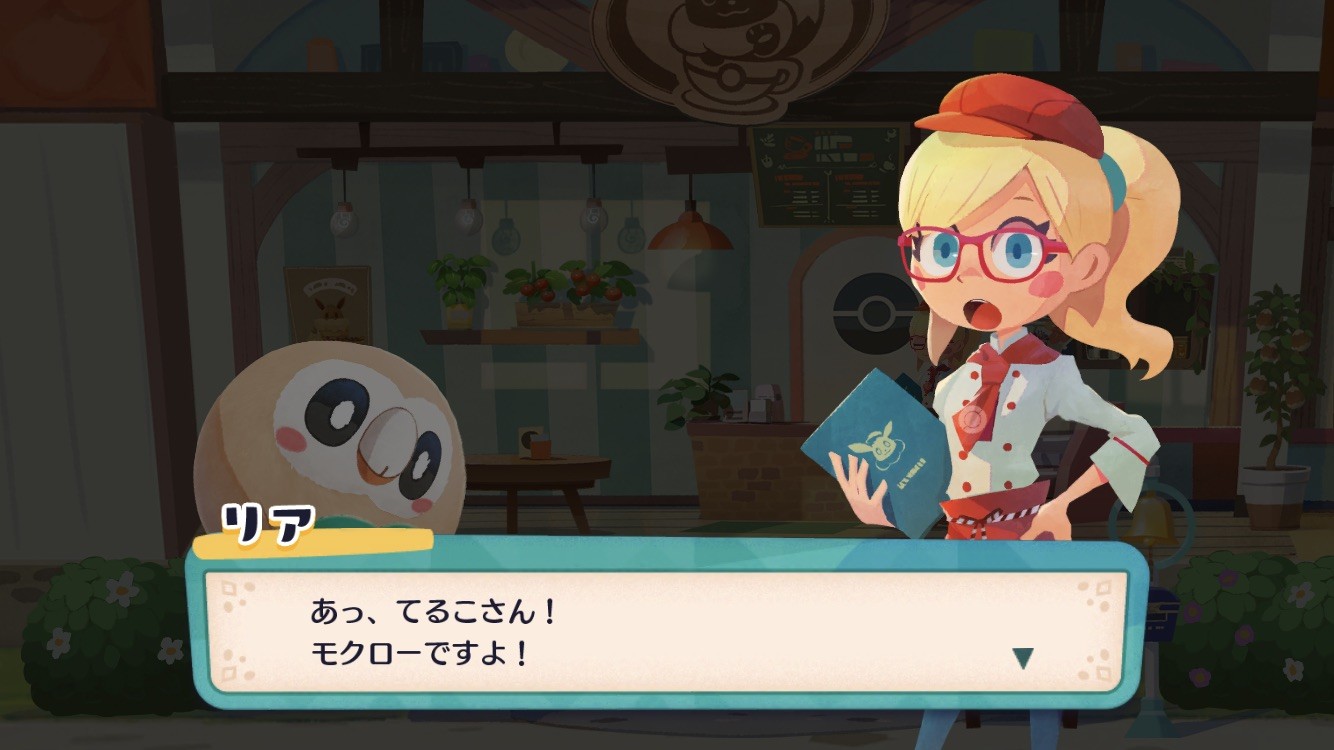Advance dialogue with the down arrow indicator
Viewport: 1334px width, 750px height.
click(1022, 657)
